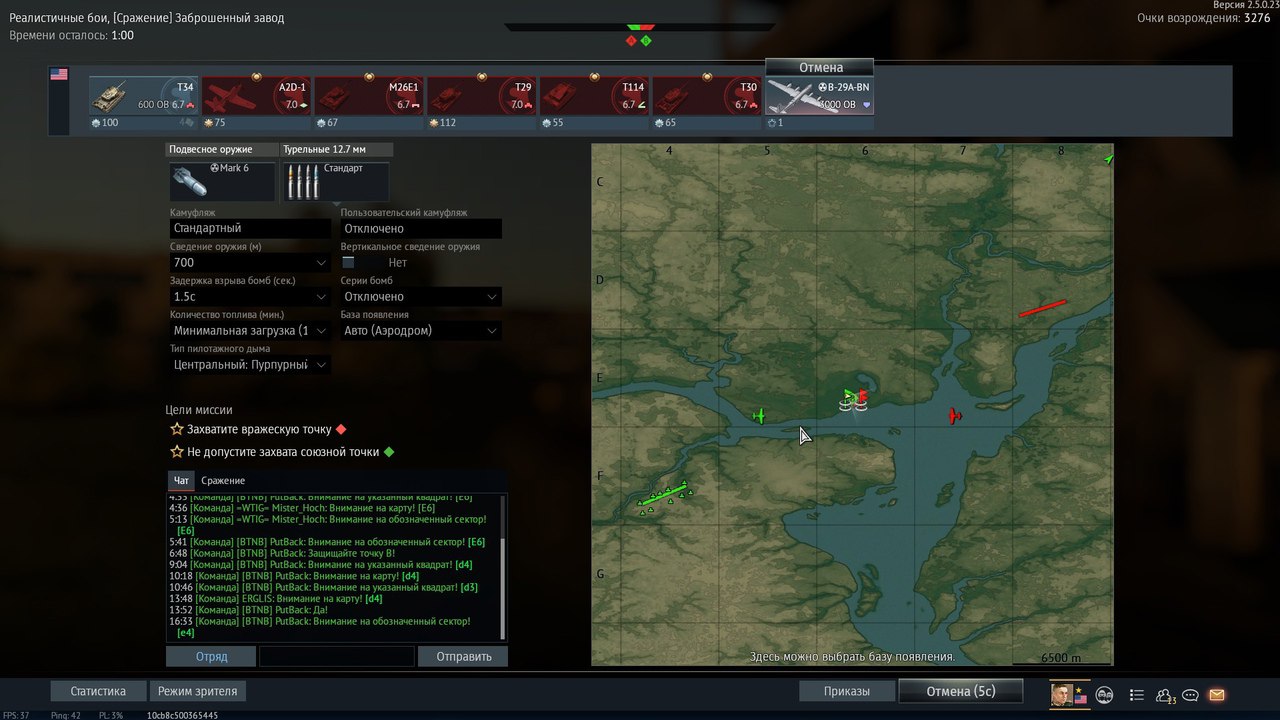Switch to the Сражение chat tab
Image resolution: width=1280 pixels, height=720 pixels.
click(x=223, y=481)
